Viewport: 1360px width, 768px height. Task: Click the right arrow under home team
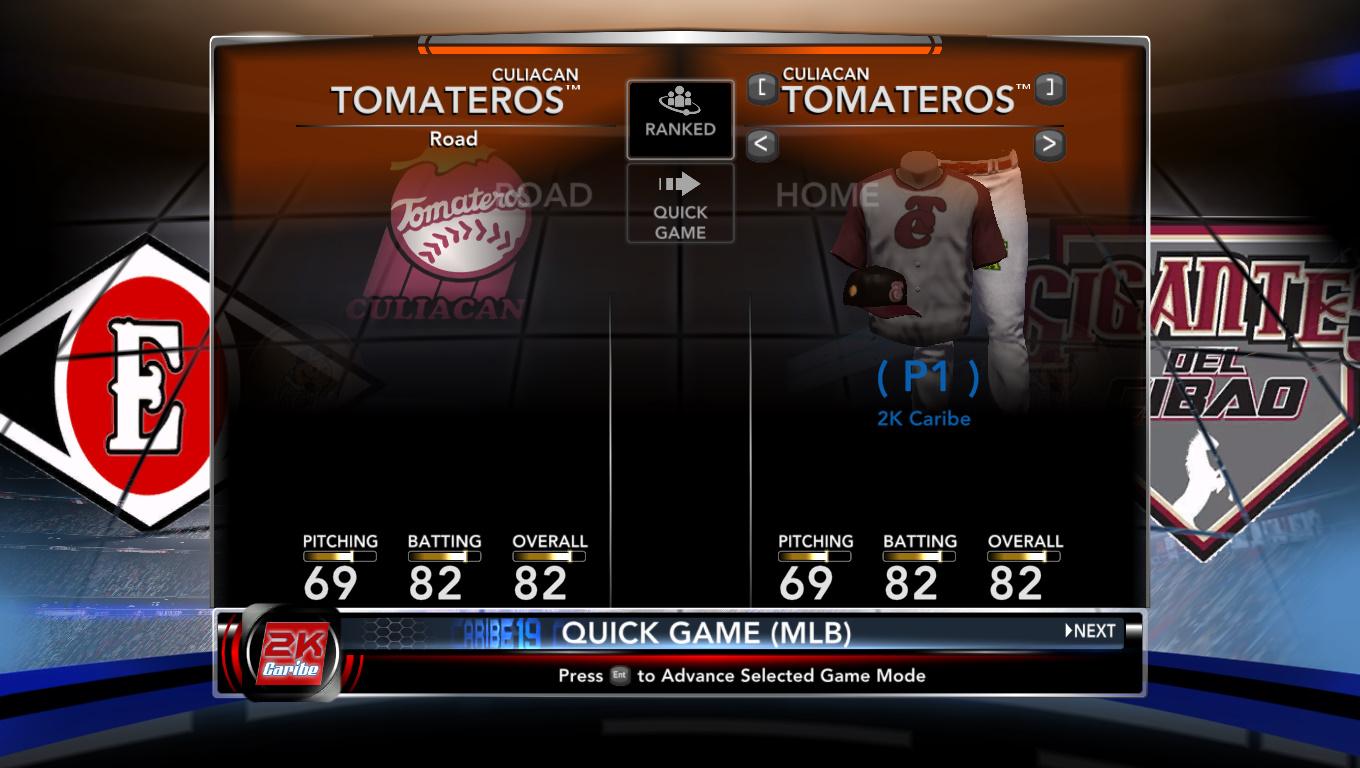coord(1048,144)
